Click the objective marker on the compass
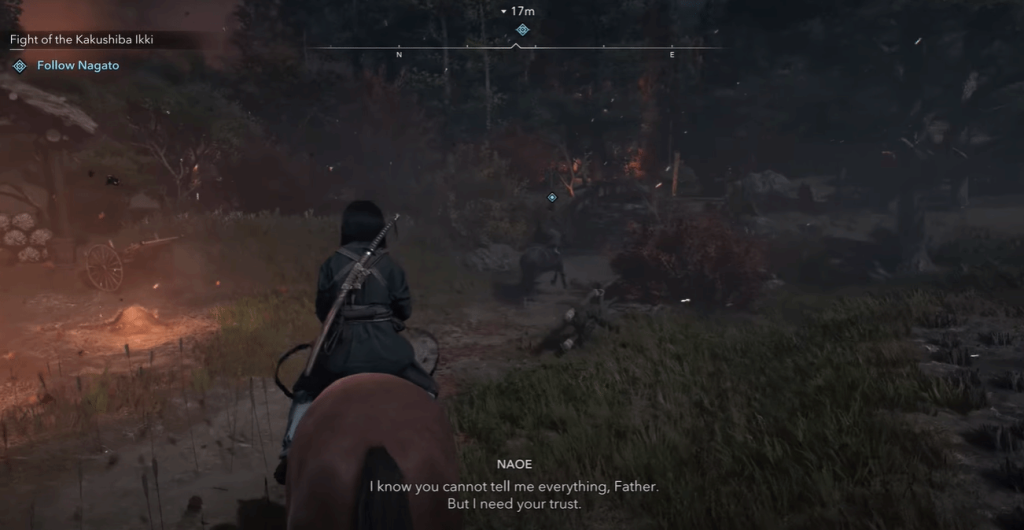This screenshot has height=530, width=1024. pyautogui.click(x=521, y=30)
